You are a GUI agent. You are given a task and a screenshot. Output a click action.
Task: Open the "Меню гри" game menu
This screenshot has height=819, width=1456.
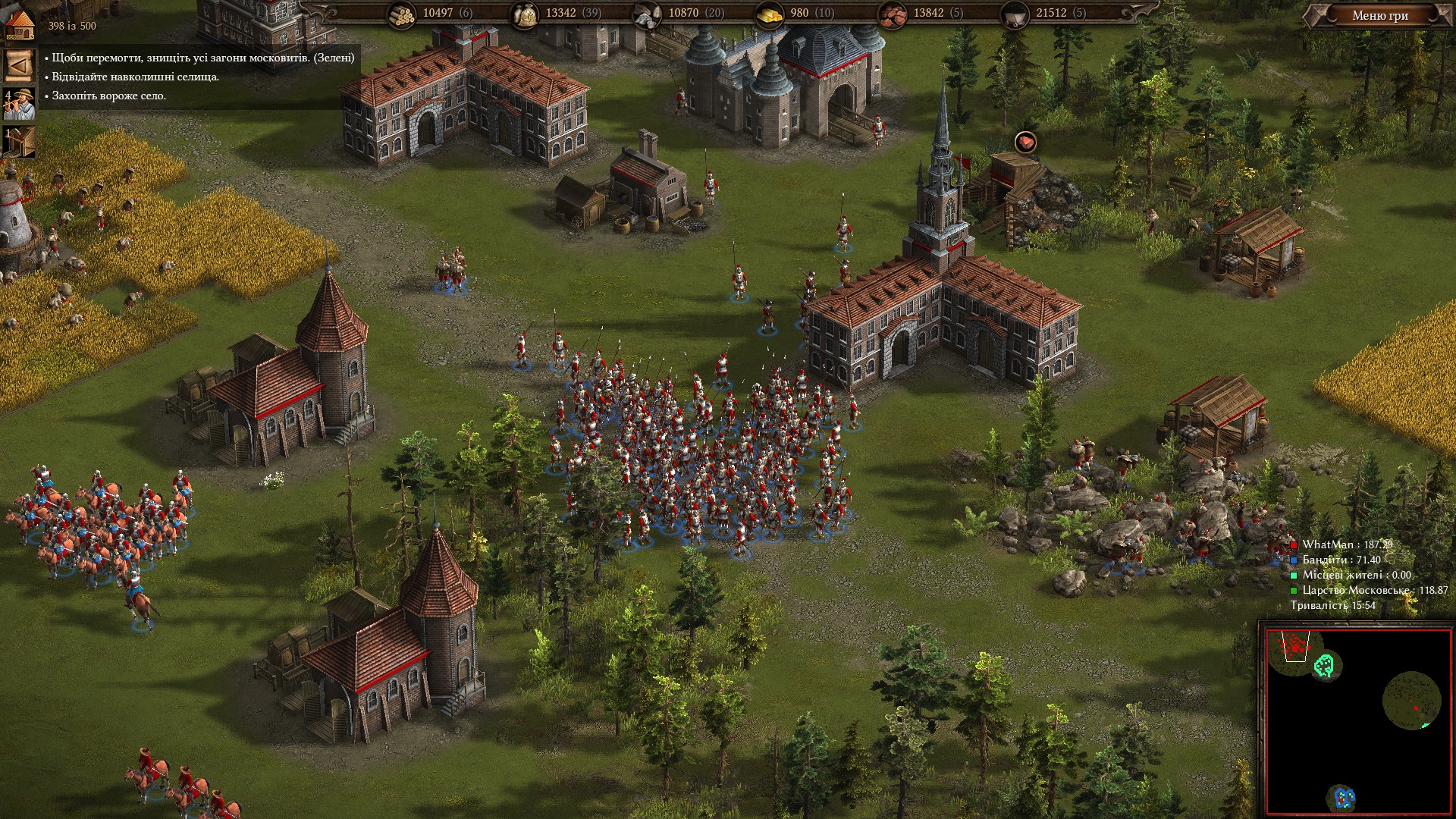click(1379, 15)
